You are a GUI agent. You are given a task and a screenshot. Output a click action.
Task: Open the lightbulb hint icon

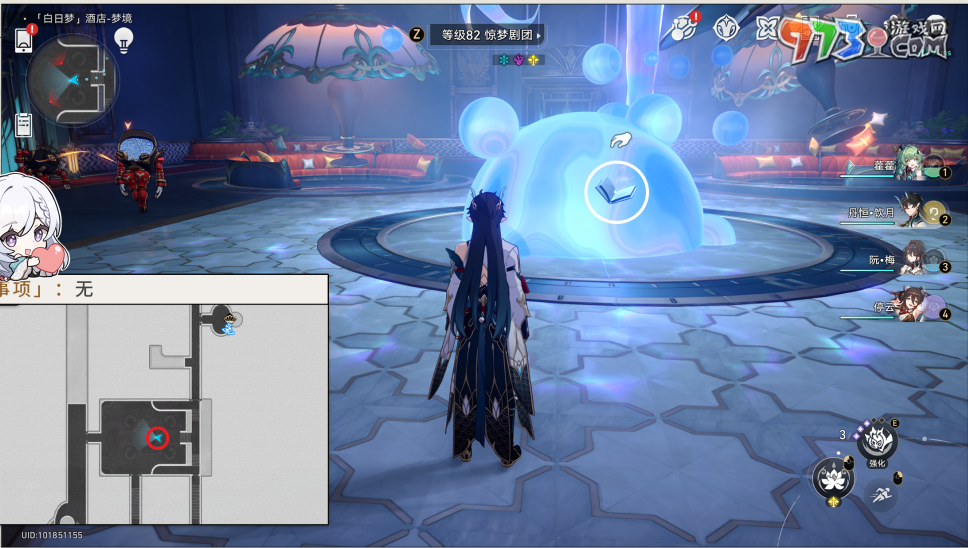point(124,40)
